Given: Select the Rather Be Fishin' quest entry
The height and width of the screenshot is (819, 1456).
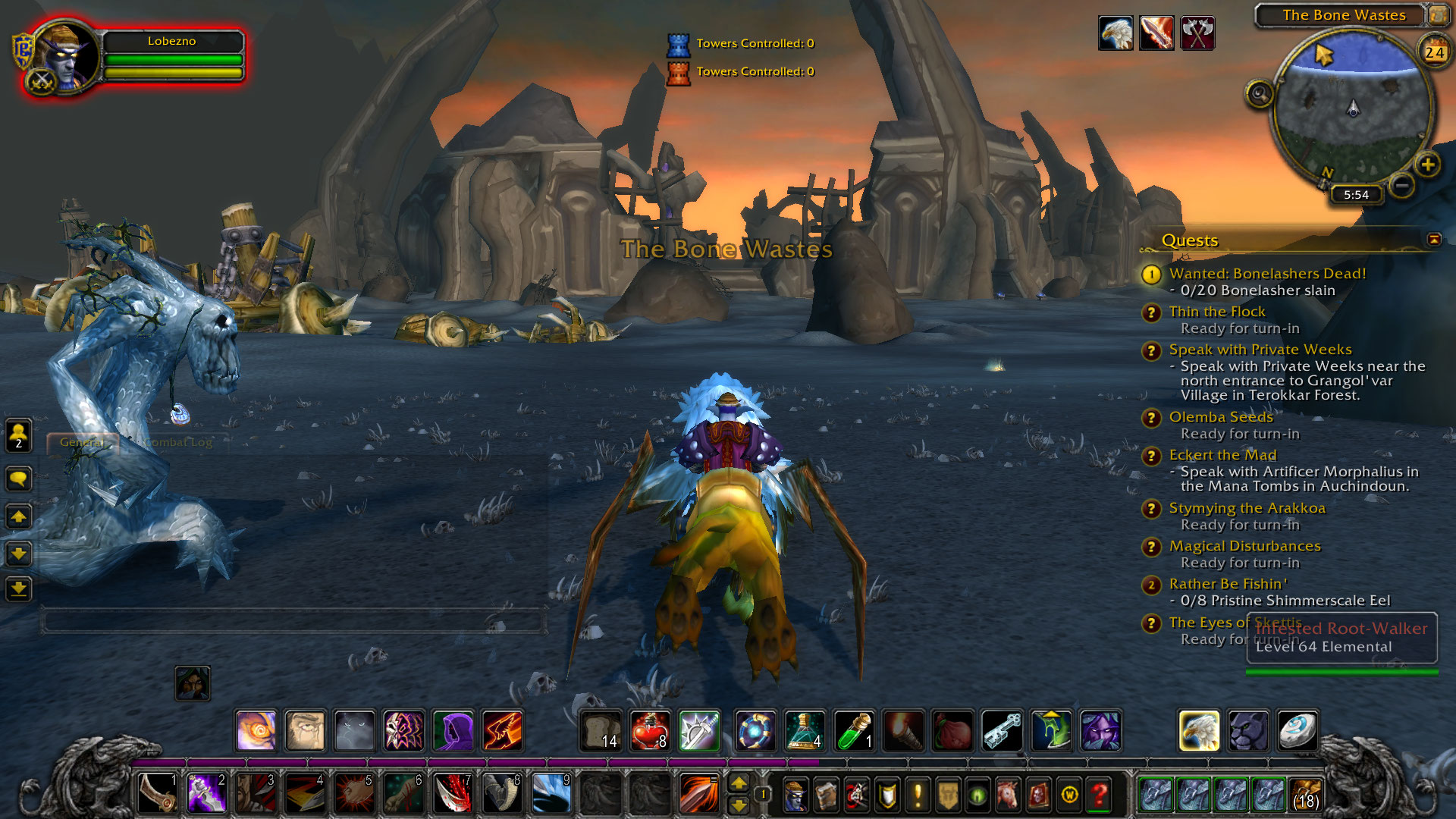Looking at the screenshot, I should pos(1227,584).
